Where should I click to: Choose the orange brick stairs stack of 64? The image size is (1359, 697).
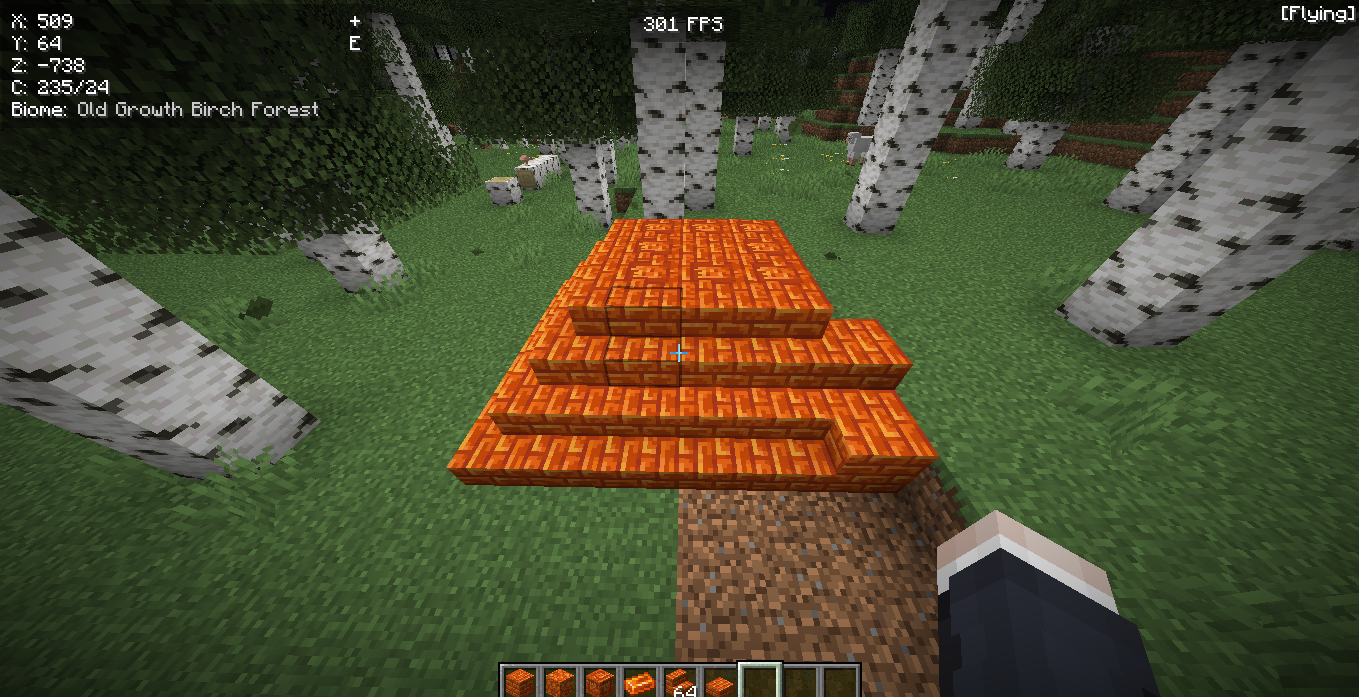point(679,684)
